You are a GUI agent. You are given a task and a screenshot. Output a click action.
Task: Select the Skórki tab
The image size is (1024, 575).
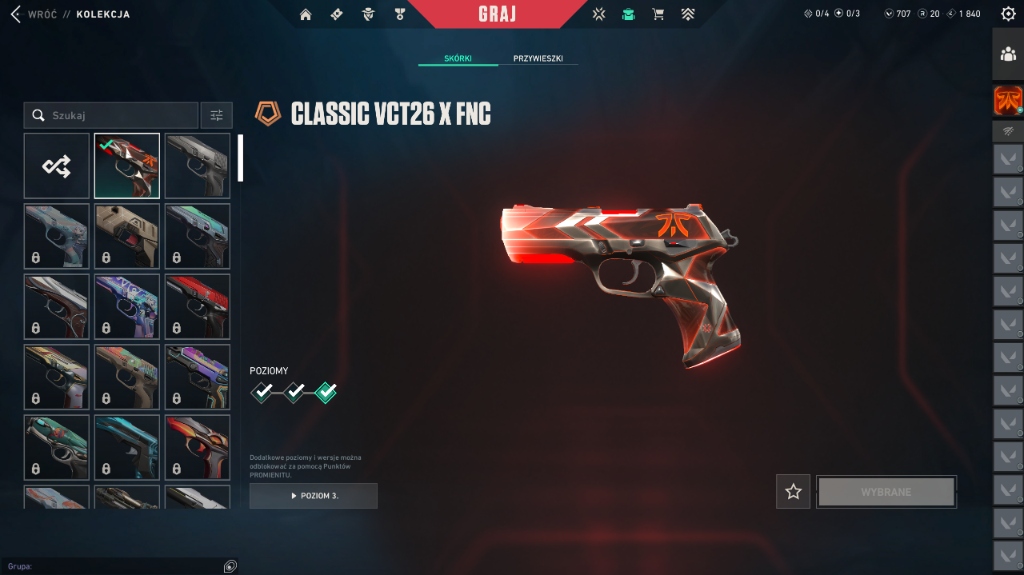(x=458, y=59)
